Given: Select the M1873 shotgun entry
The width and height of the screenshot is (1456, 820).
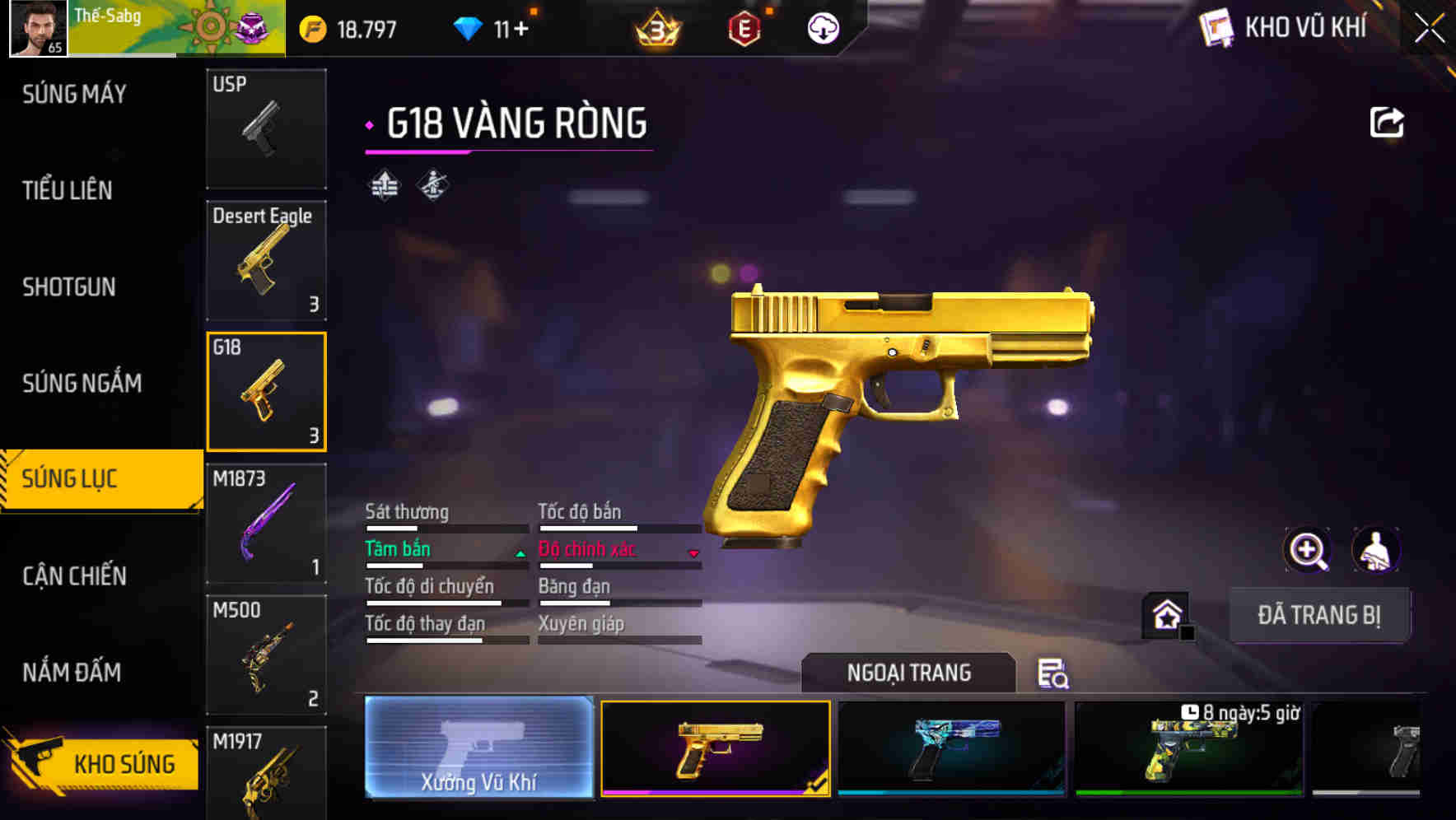Looking at the screenshot, I should (266, 522).
